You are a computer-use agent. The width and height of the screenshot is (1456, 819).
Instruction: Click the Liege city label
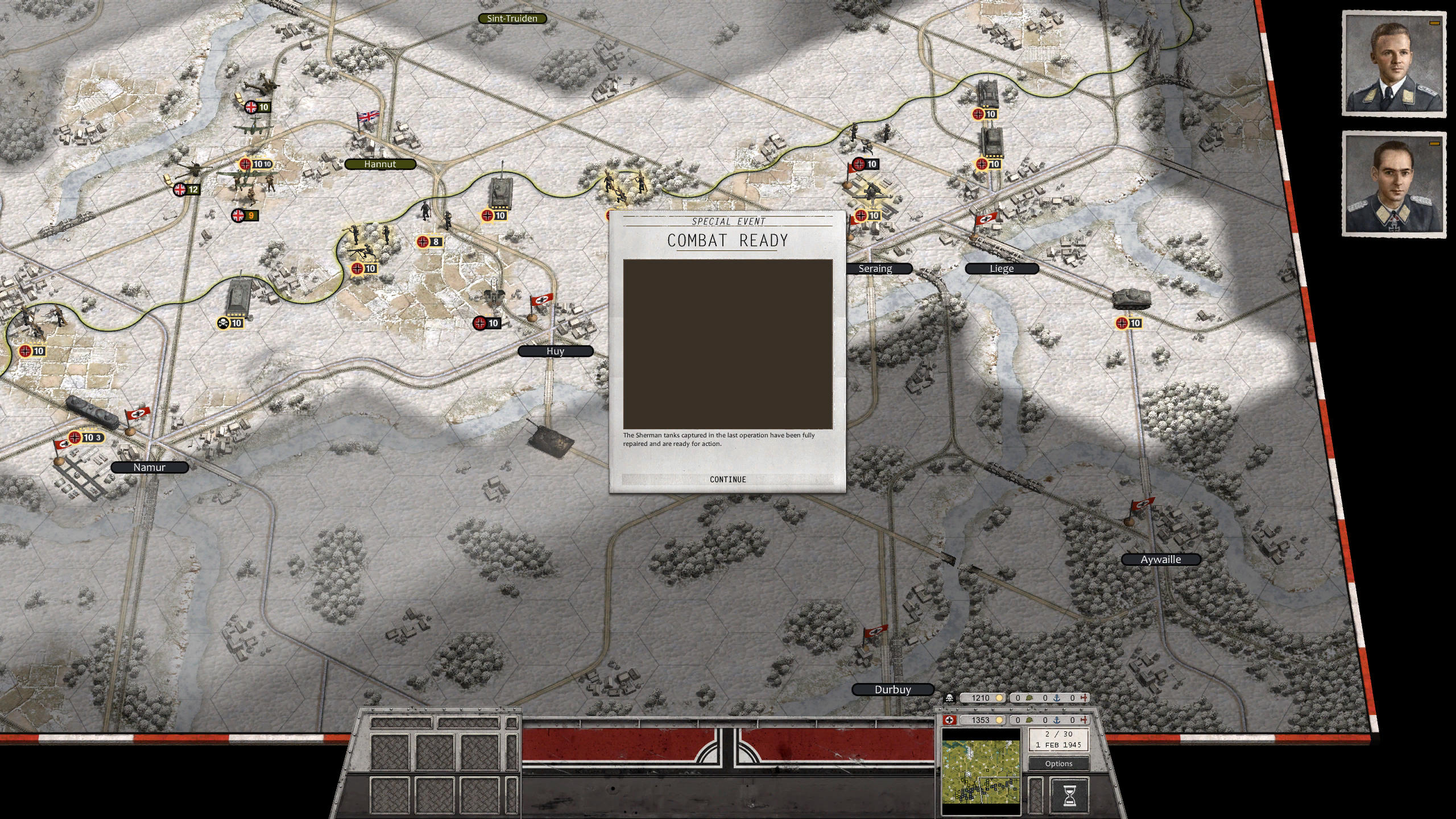click(x=1000, y=268)
